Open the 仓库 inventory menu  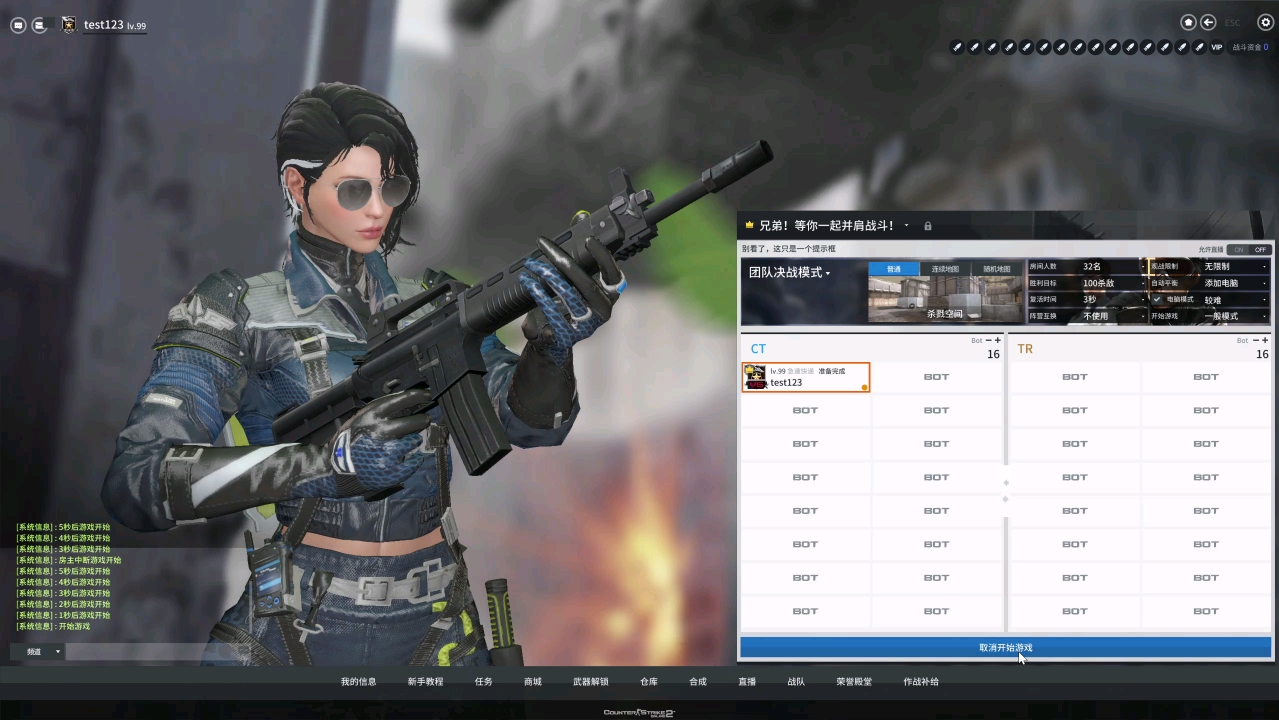(649, 682)
